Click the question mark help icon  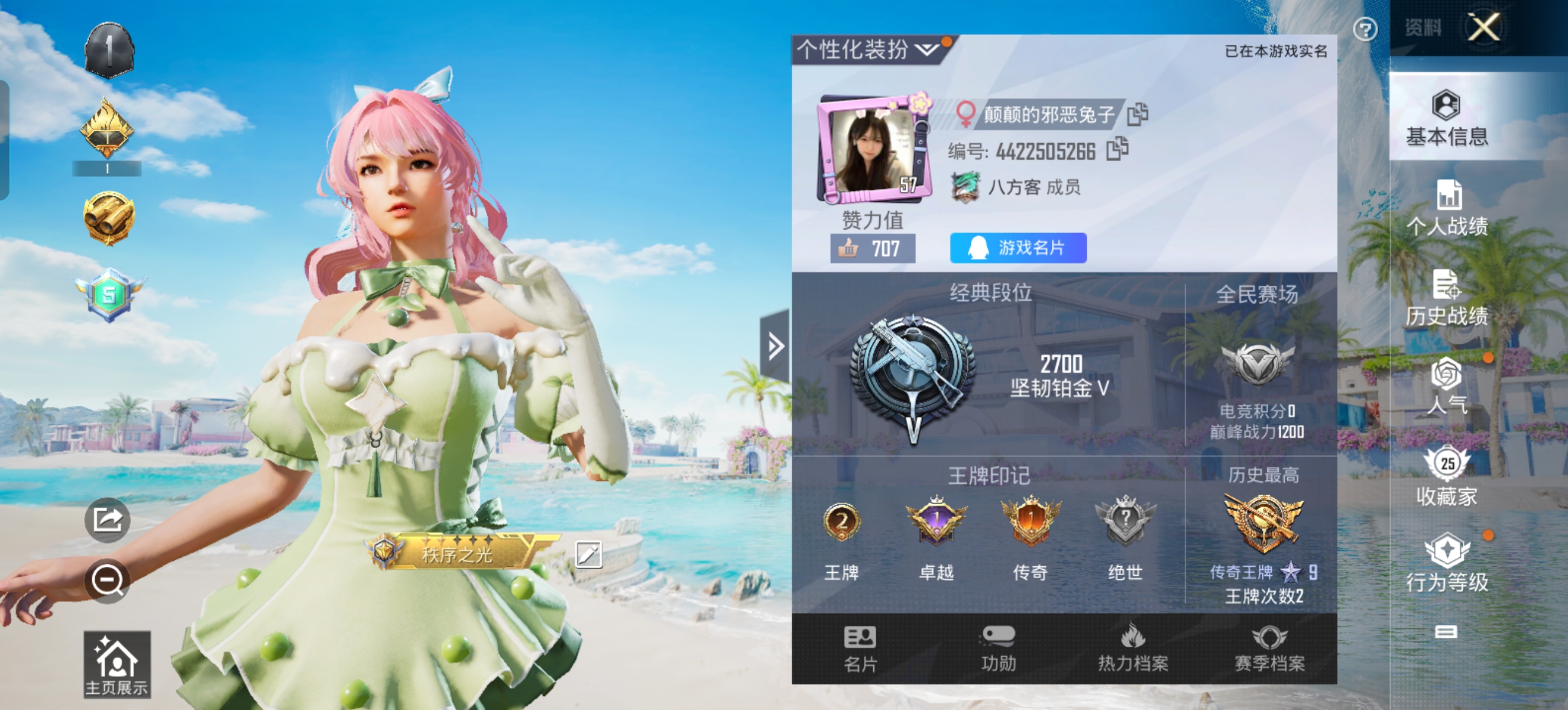coord(1365,29)
